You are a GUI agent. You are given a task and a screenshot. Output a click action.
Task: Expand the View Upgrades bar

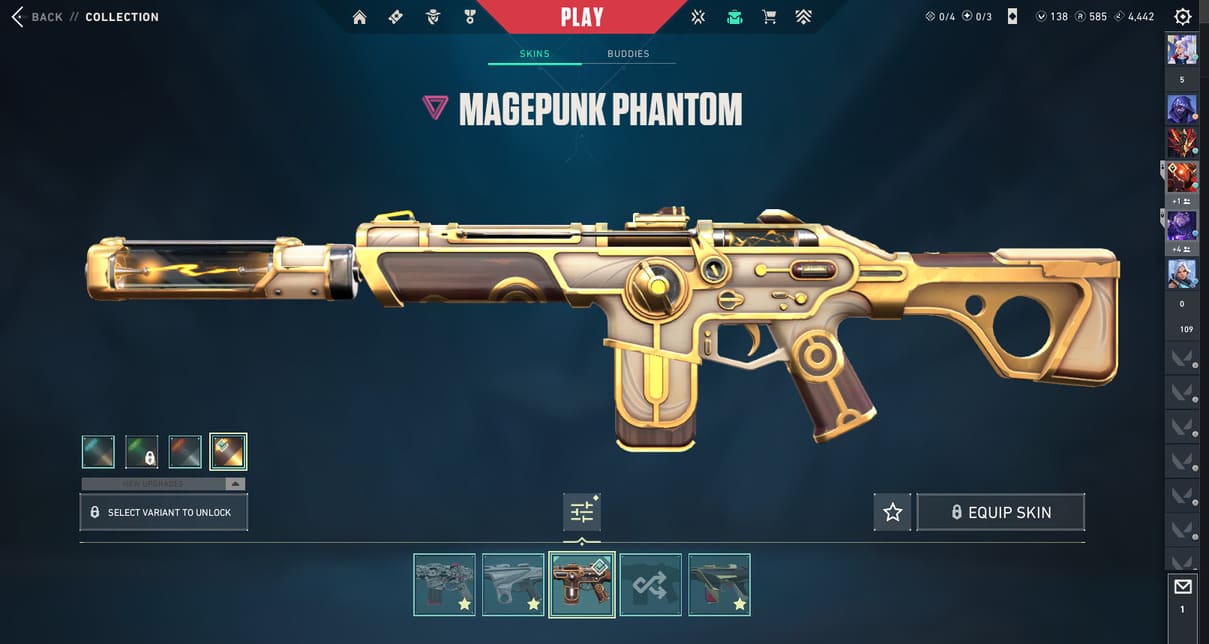pos(163,484)
